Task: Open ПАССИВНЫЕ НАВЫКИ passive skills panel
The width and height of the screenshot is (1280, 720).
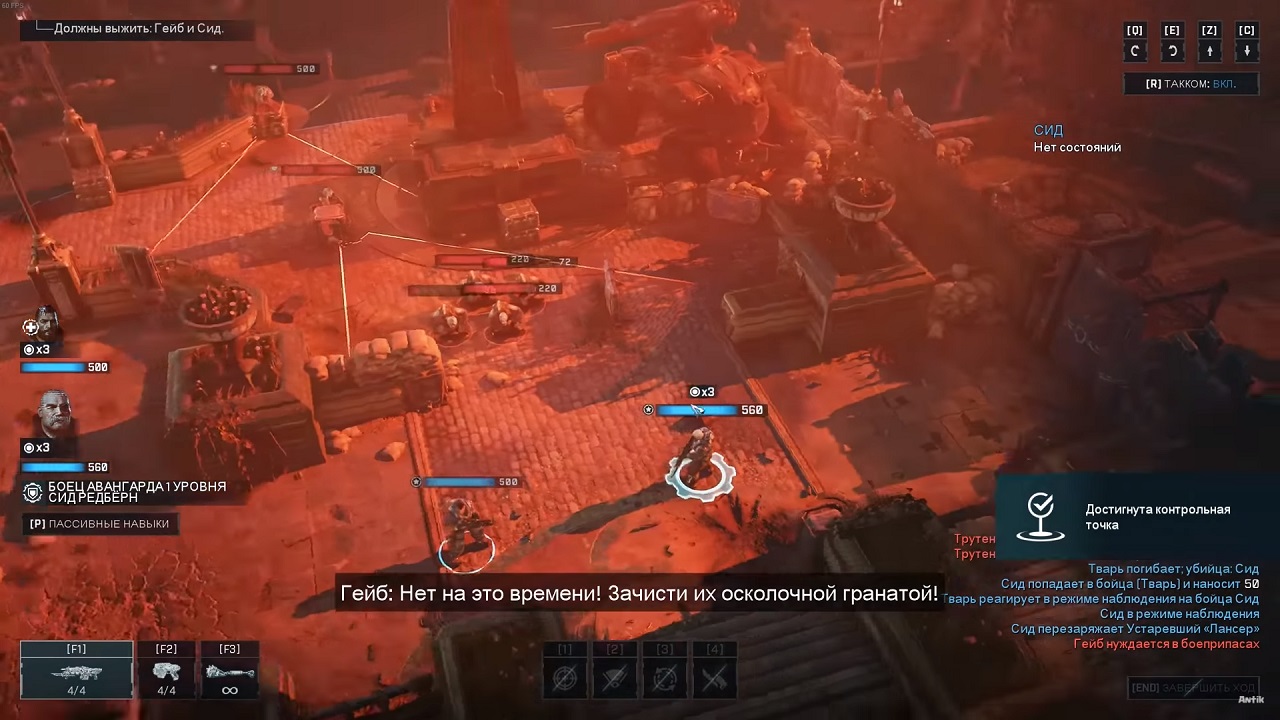Action: pyautogui.click(x=98, y=523)
